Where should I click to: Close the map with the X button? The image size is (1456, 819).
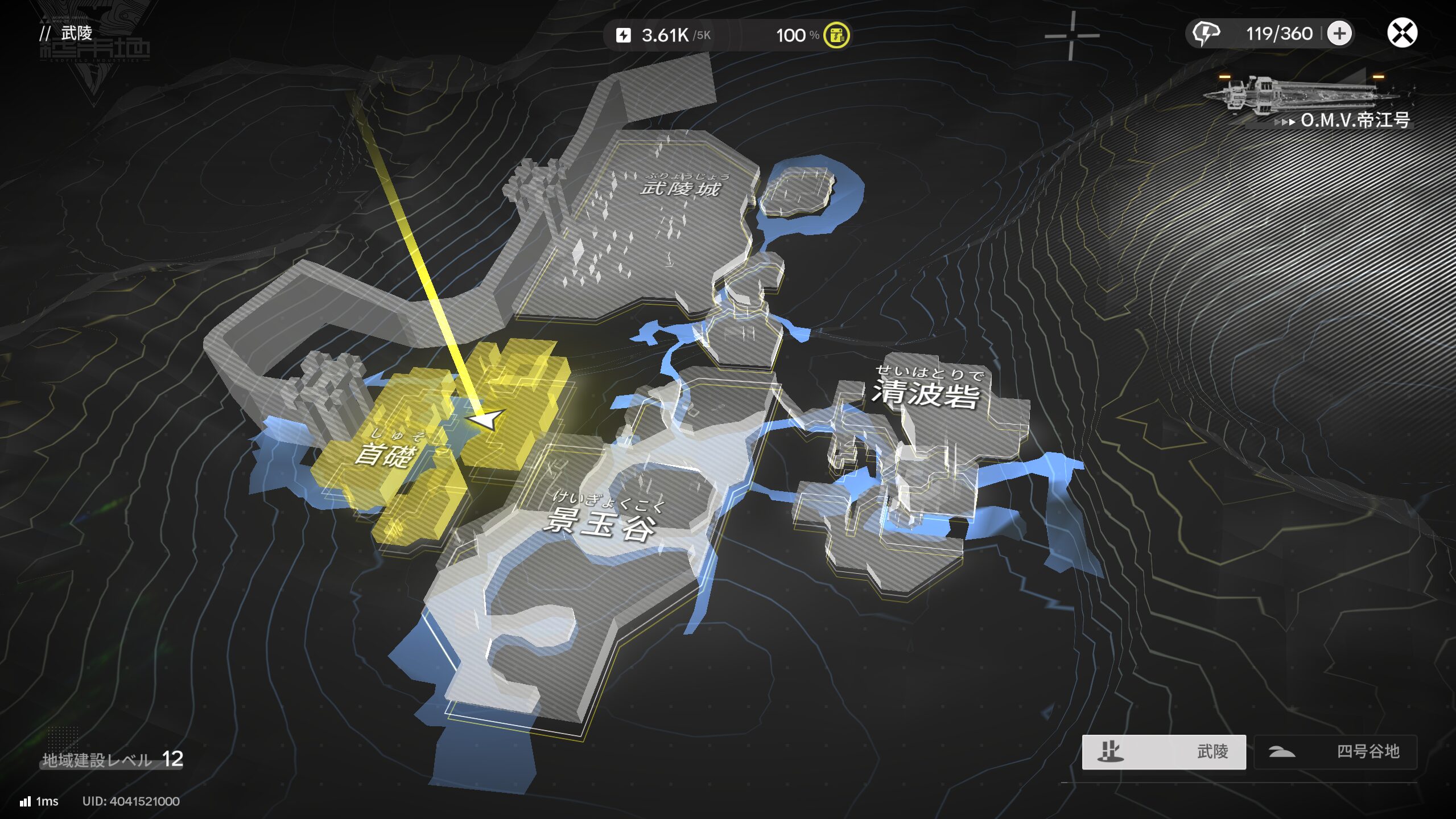1401,33
